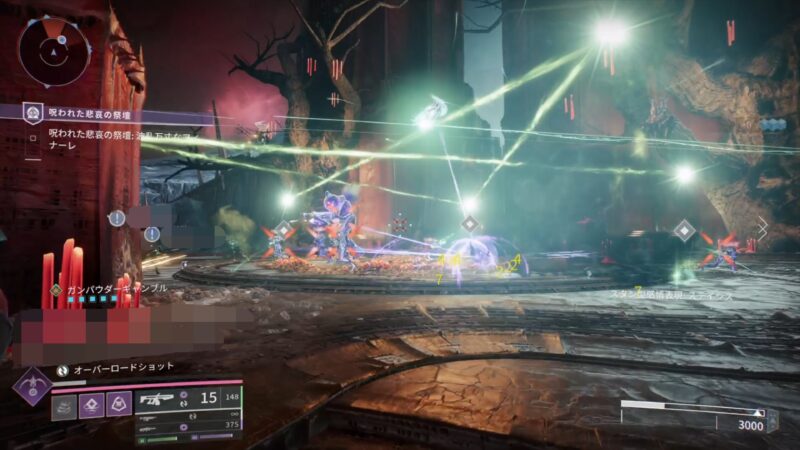800x450 pixels.
Task: Click the objective step checkbox
Action: tap(34, 132)
